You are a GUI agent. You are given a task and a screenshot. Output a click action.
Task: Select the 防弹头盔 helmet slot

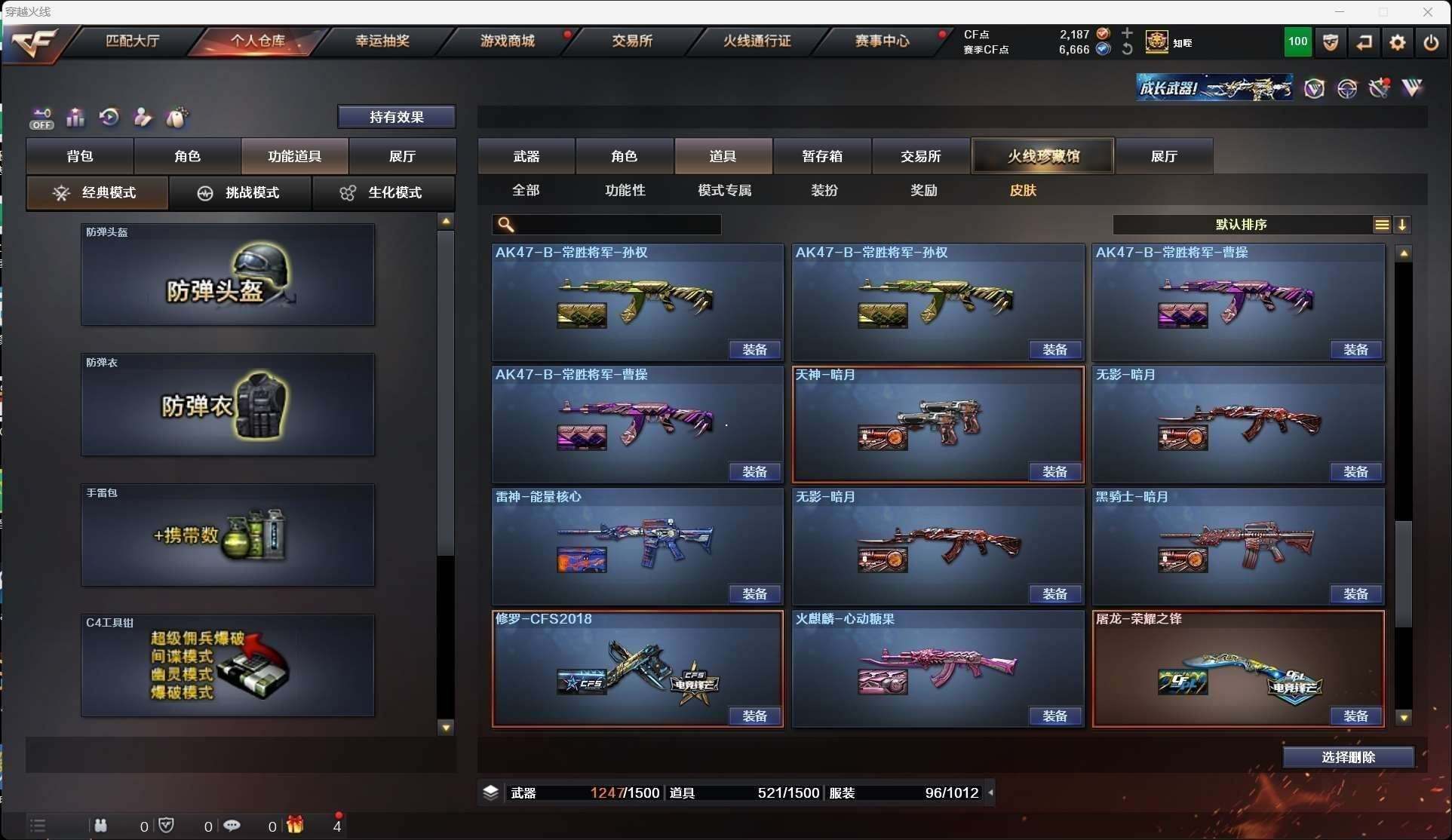point(228,274)
